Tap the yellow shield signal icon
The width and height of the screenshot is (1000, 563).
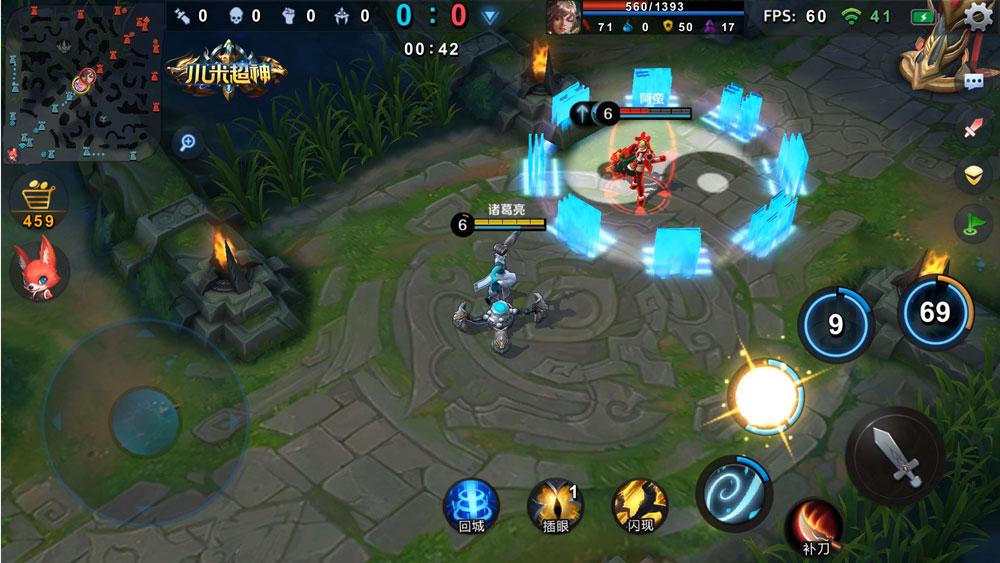coord(972,175)
